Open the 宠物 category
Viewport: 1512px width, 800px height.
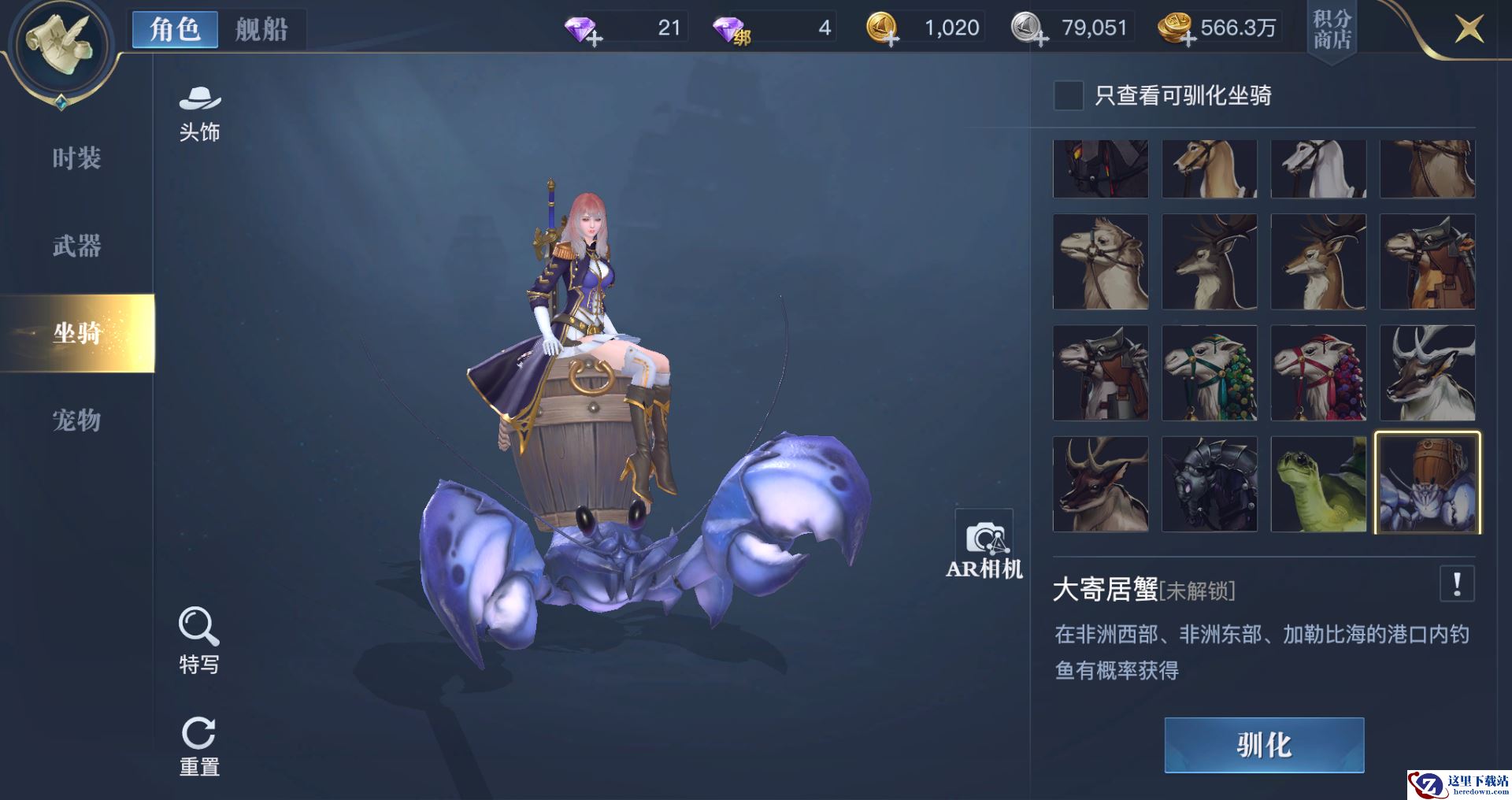click(76, 420)
